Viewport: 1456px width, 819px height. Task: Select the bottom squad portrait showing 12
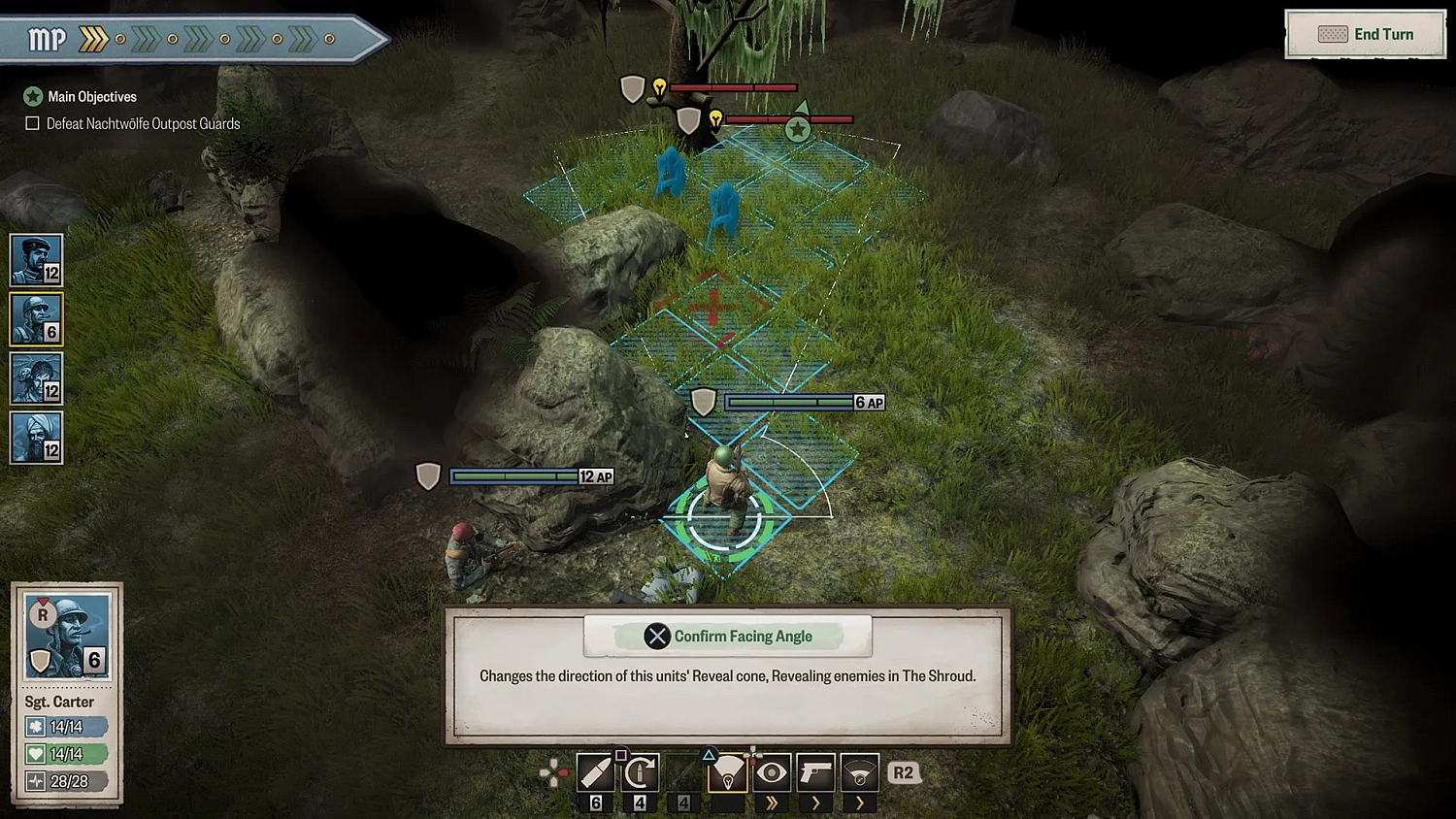coord(36,437)
